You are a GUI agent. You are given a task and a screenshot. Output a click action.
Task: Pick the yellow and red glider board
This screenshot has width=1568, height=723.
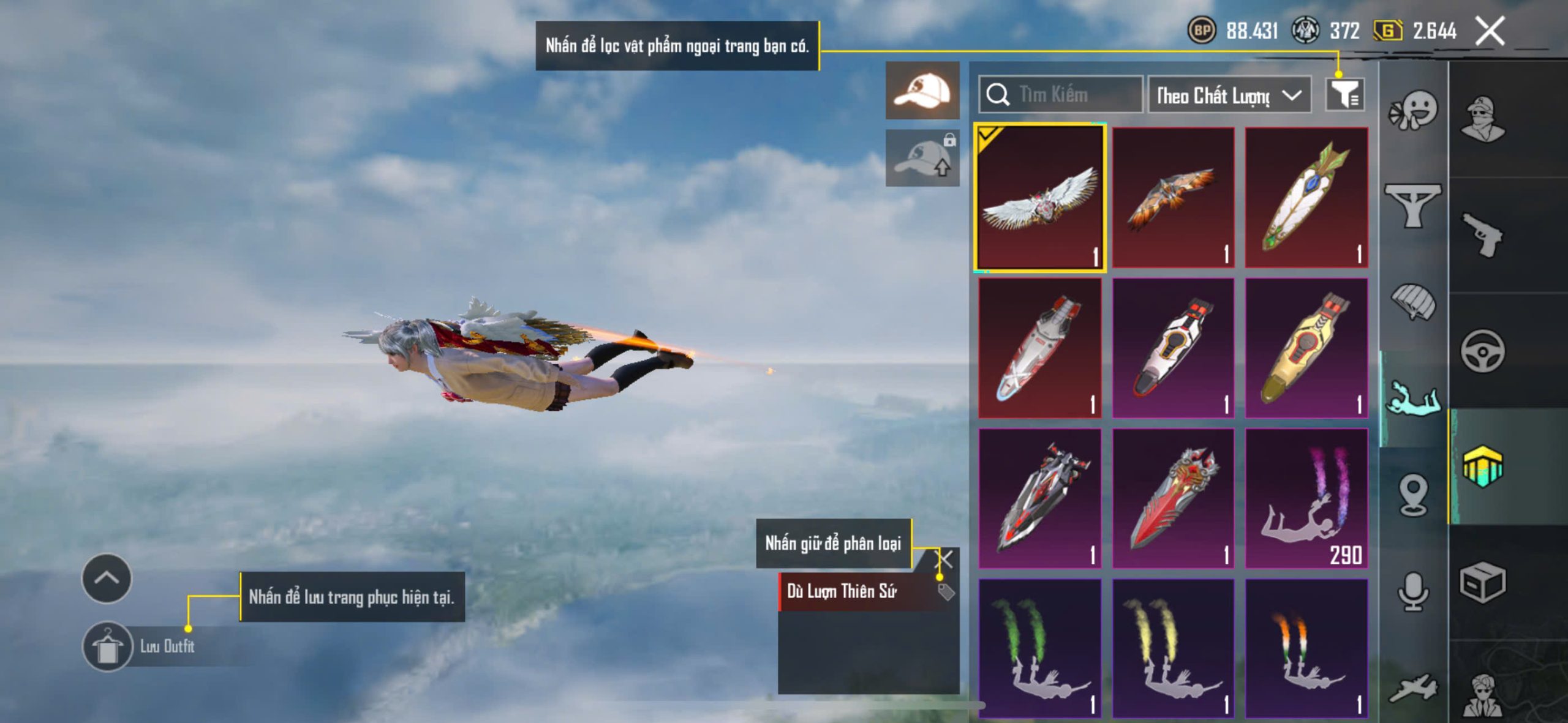1306,348
